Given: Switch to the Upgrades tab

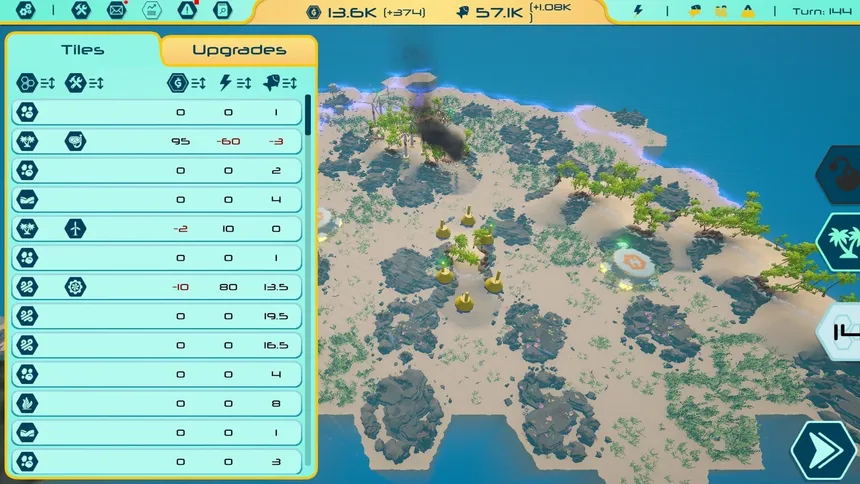Looking at the screenshot, I should pos(239,50).
